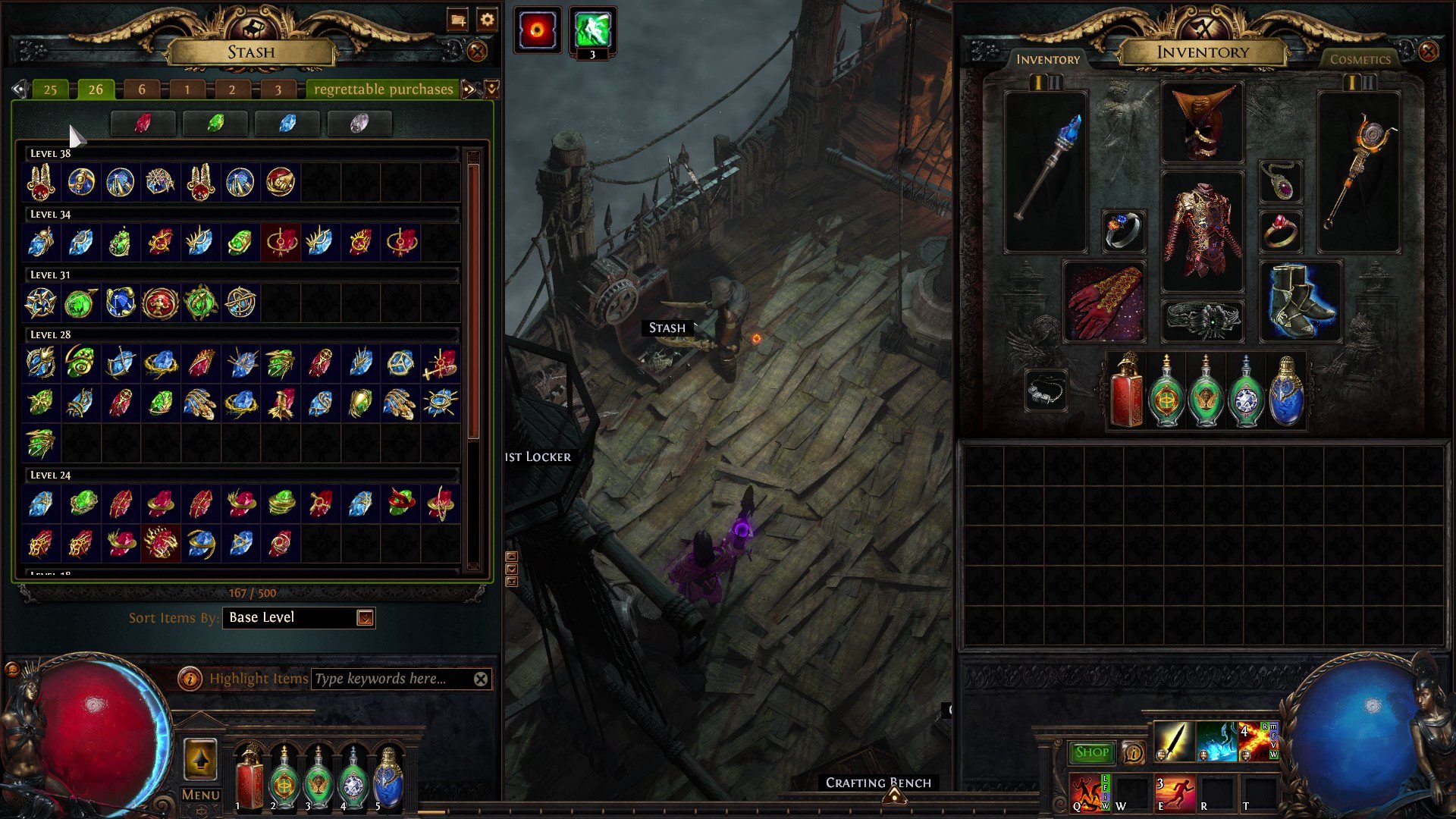Viewport: 1456px width, 819px height.
Task: Click the clear X in the keyword search box
Action: (x=481, y=679)
